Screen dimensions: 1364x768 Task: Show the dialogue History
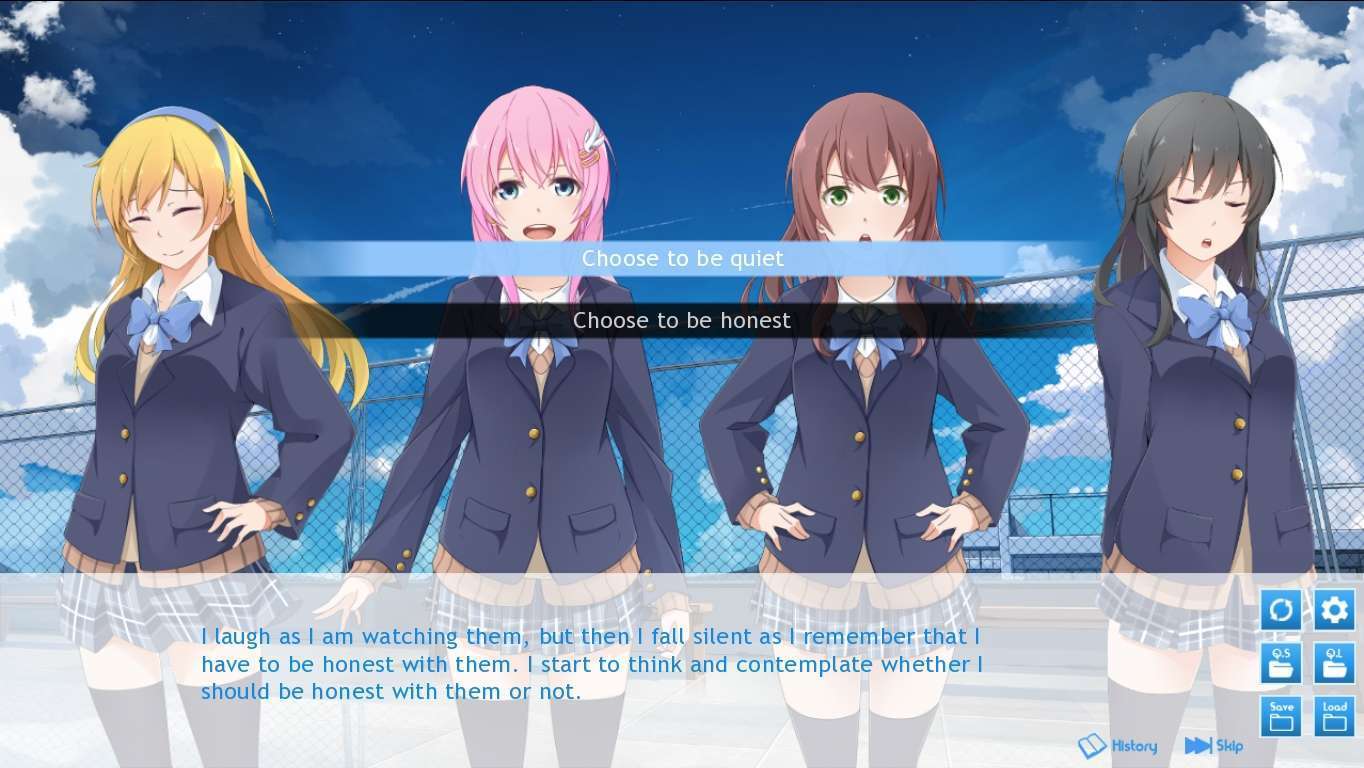(1118, 746)
